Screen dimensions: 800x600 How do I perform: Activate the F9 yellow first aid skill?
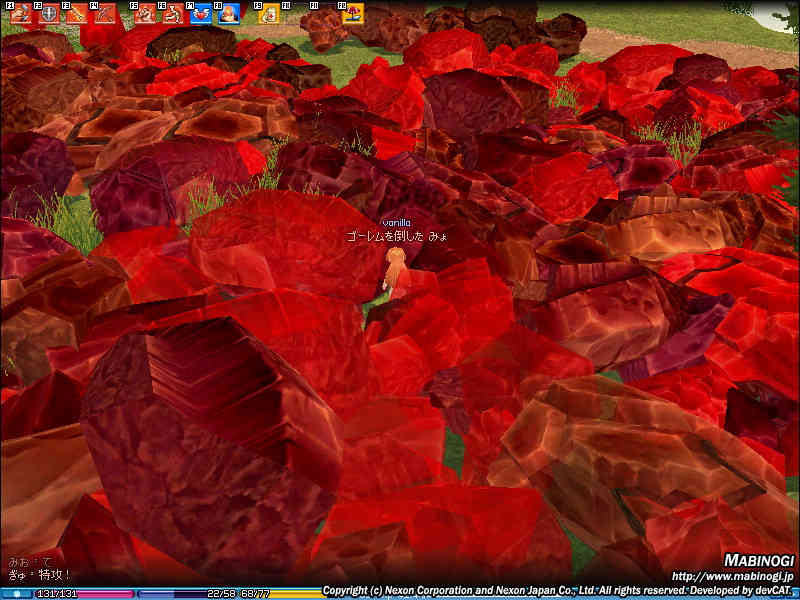point(268,14)
